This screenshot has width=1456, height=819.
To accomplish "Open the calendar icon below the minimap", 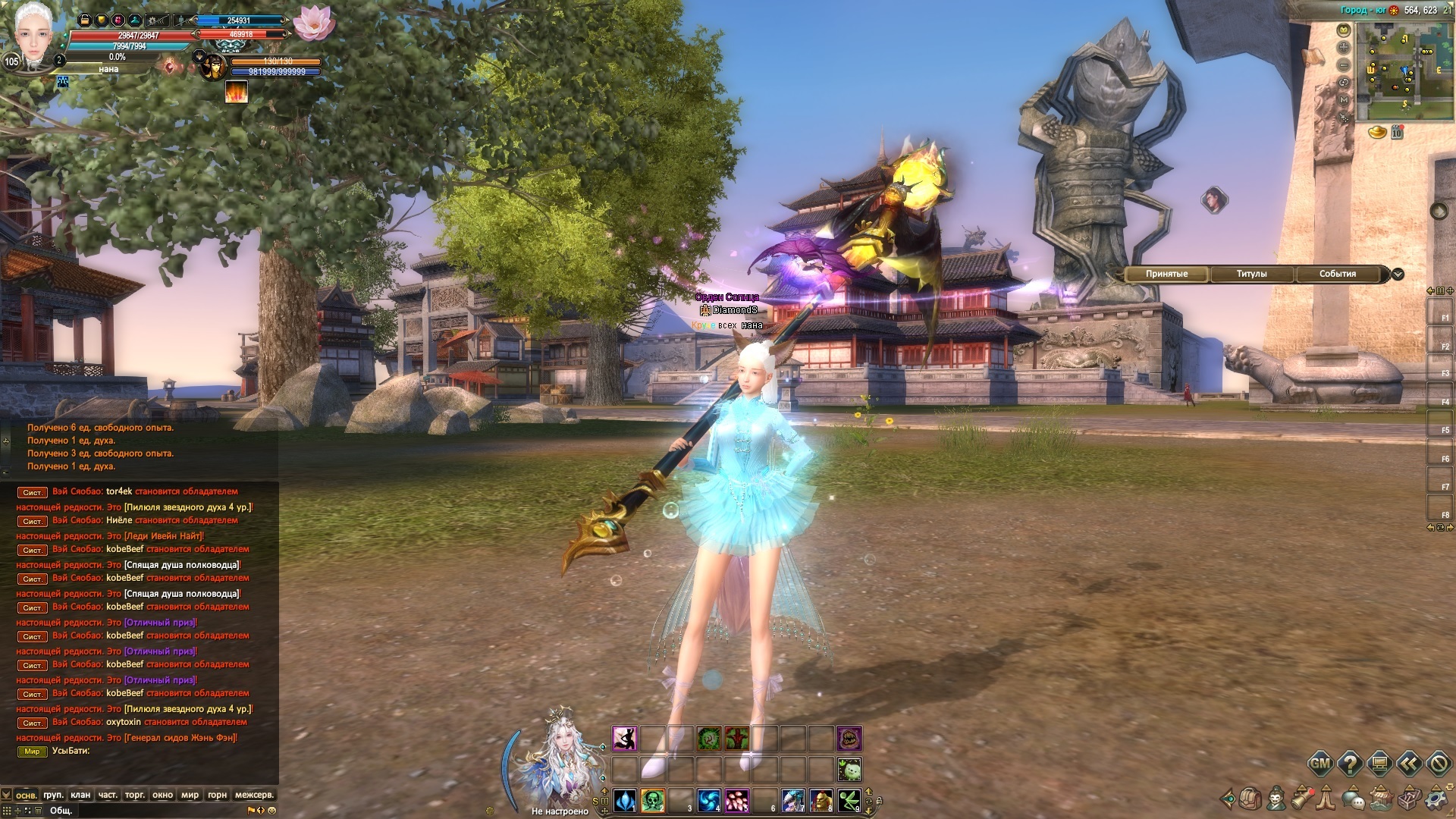I will click(1397, 133).
